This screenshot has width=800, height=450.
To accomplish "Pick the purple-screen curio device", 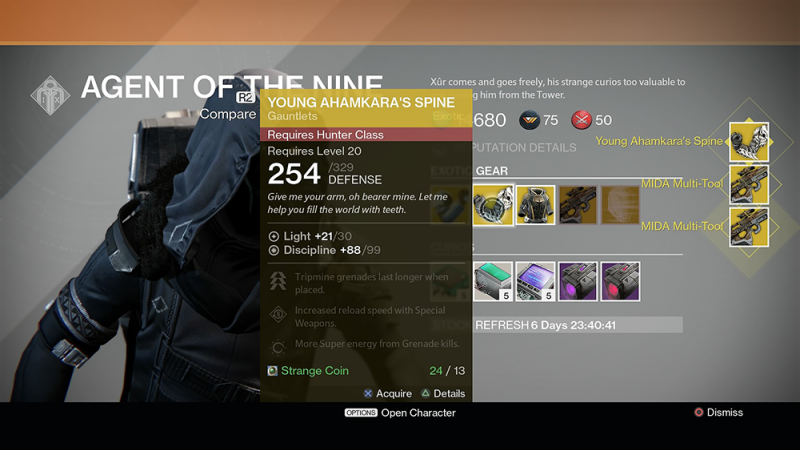I will (536, 281).
